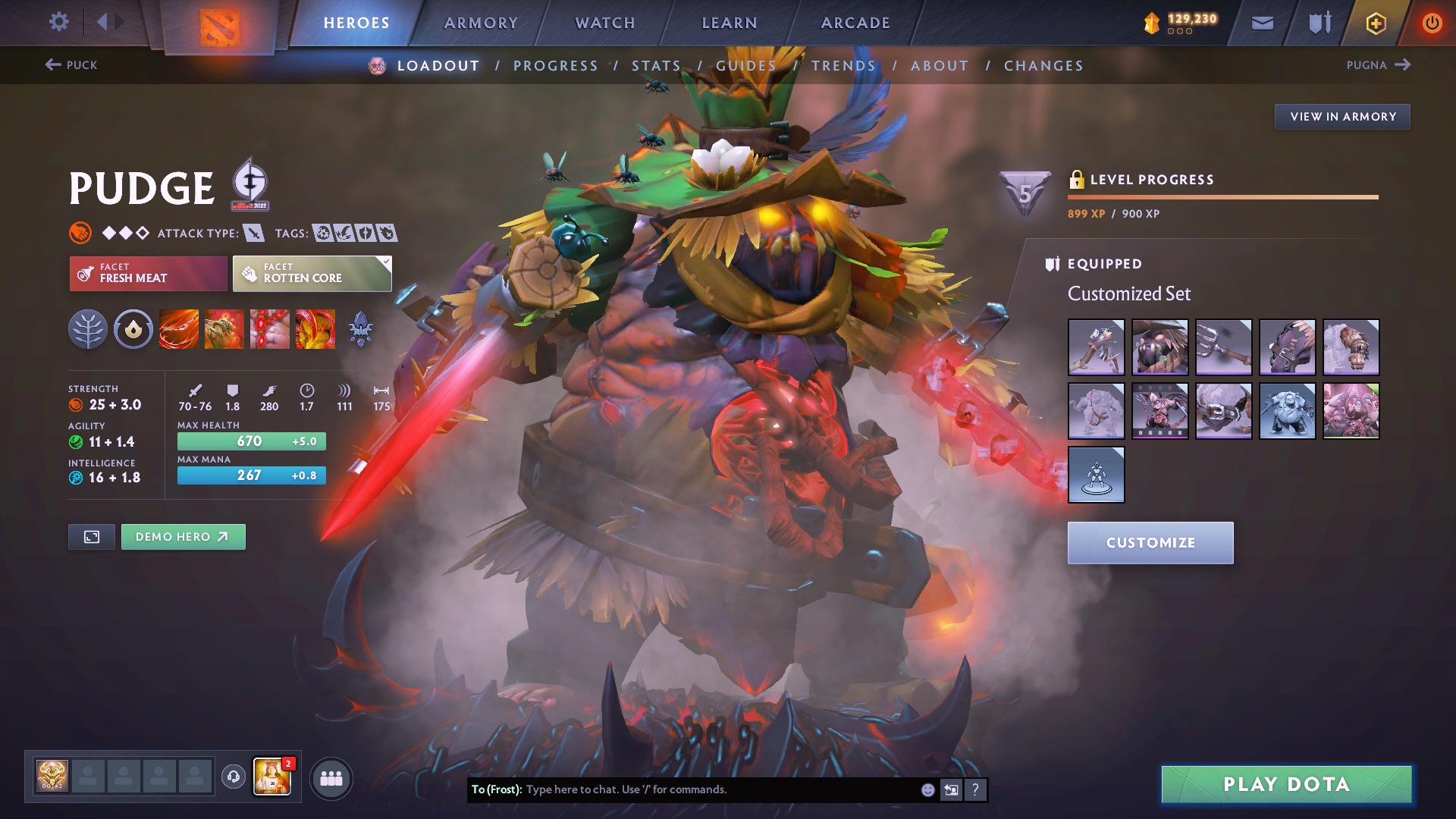Start matchmaking with Play Dota button
The image size is (1456, 819).
tap(1286, 784)
